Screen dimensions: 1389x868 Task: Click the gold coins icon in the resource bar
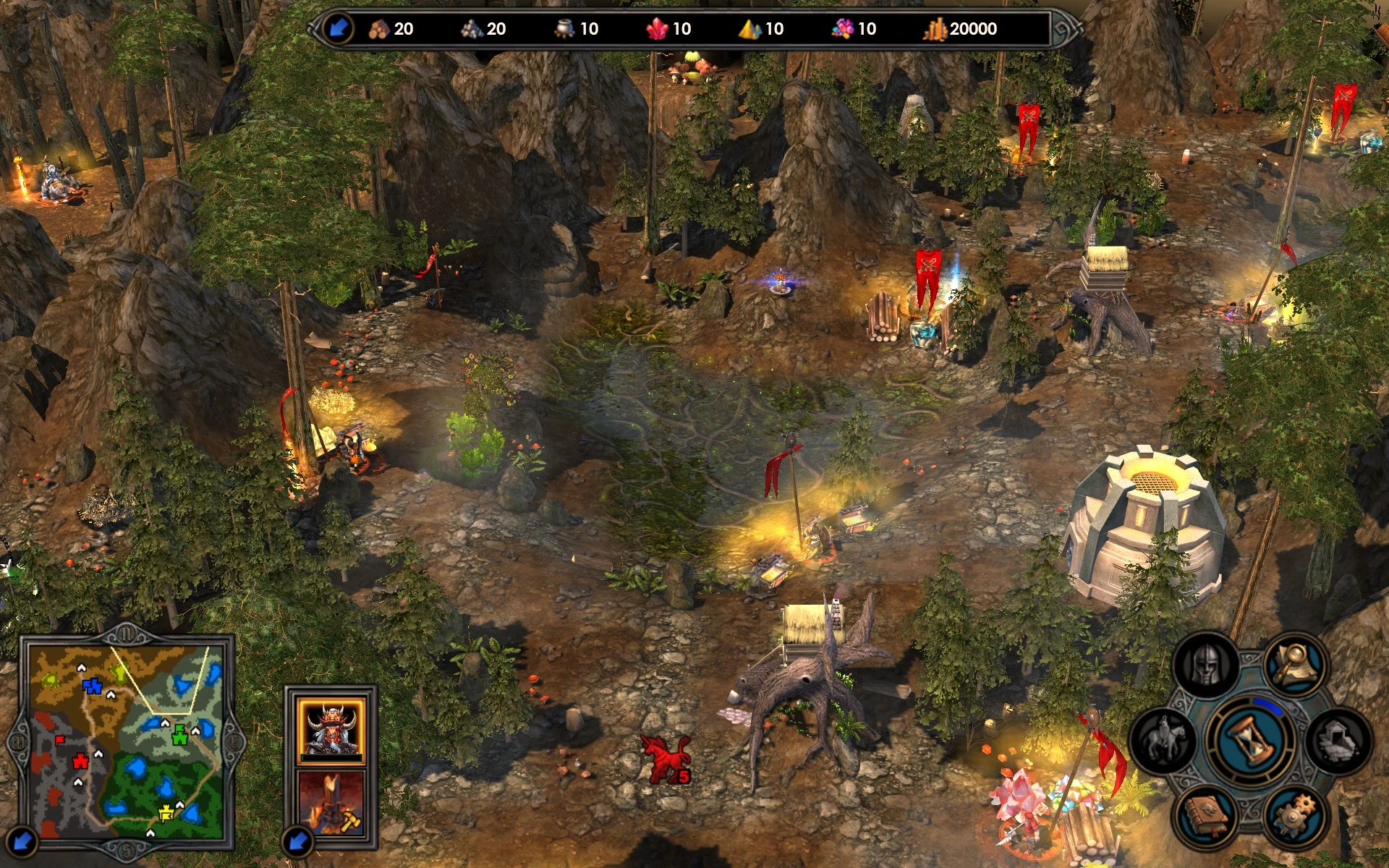(x=937, y=29)
